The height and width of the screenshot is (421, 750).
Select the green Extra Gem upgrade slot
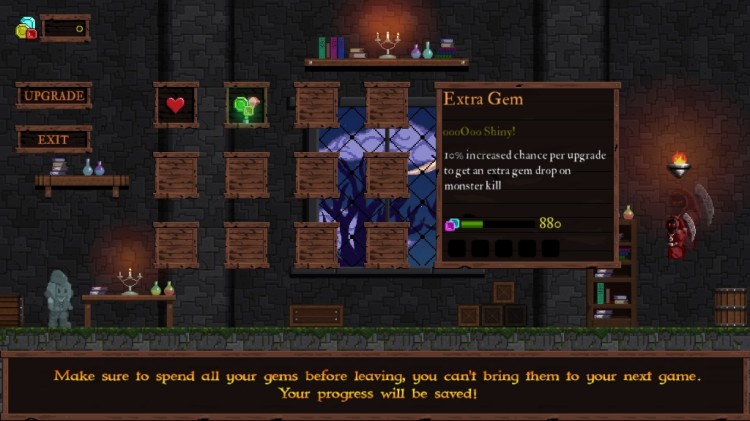[246, 104]
